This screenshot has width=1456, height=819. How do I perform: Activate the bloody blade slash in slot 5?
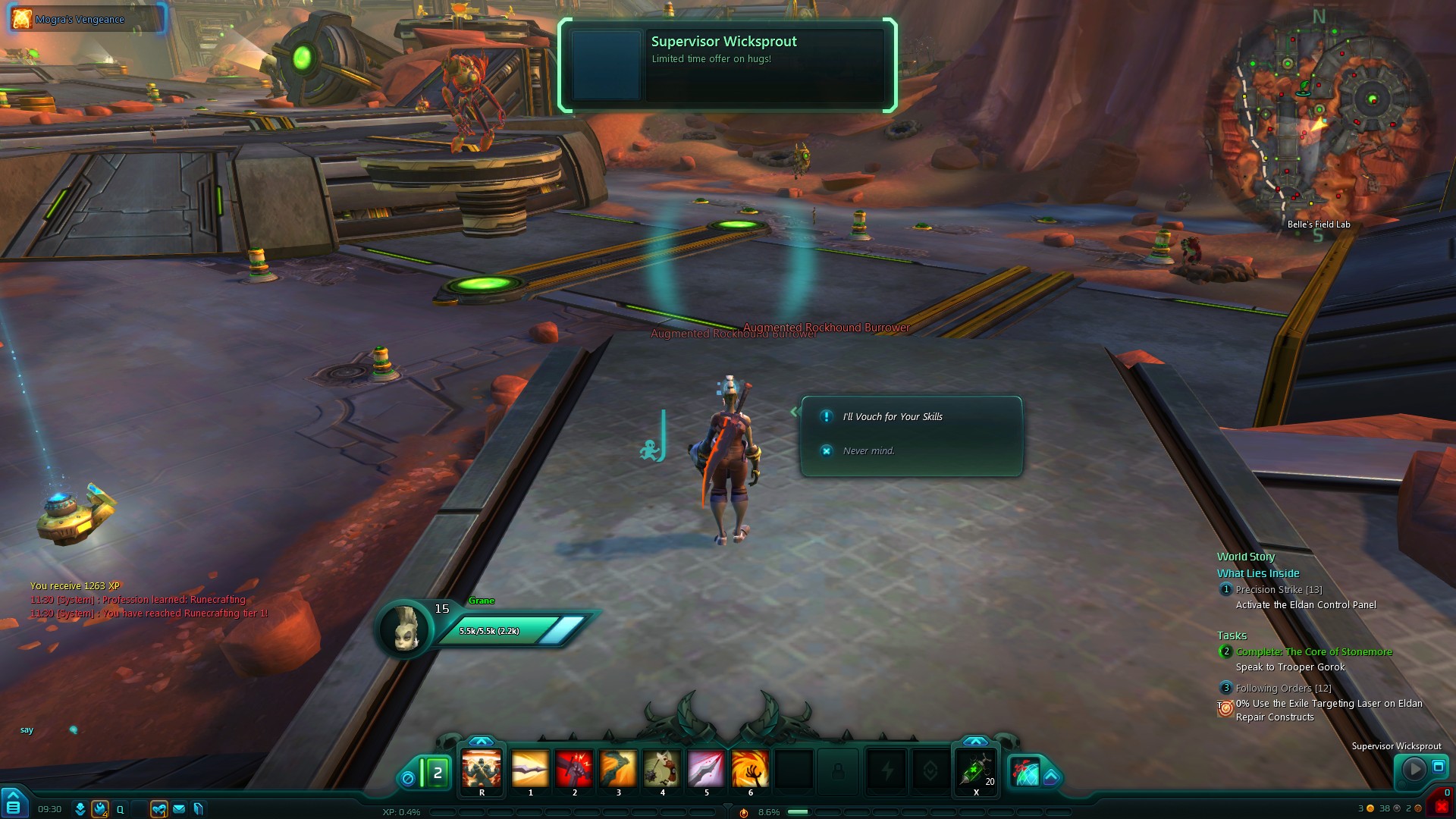pos(706,770)
